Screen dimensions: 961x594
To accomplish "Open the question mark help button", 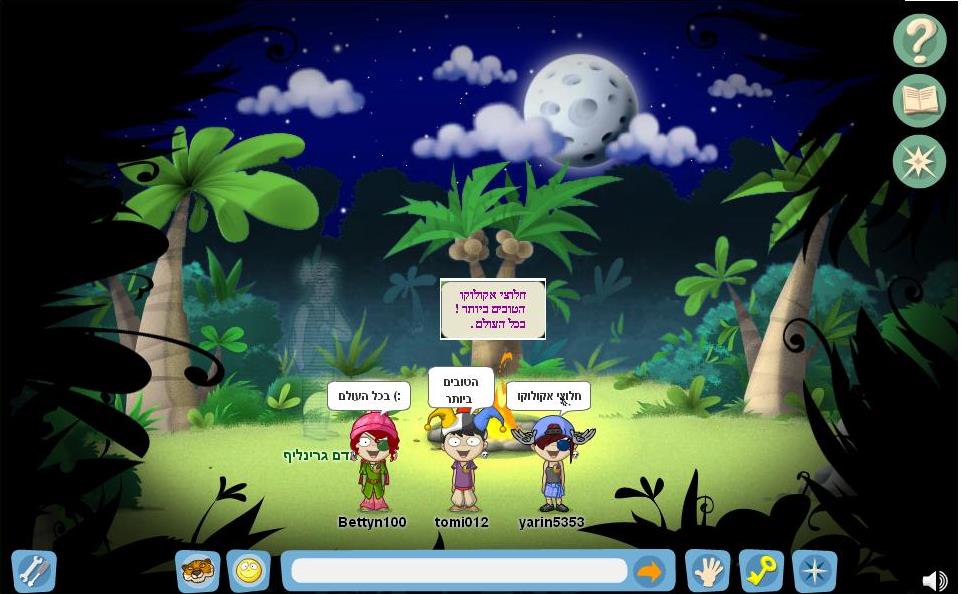I will pyautogui.click(x=919, y=40).
